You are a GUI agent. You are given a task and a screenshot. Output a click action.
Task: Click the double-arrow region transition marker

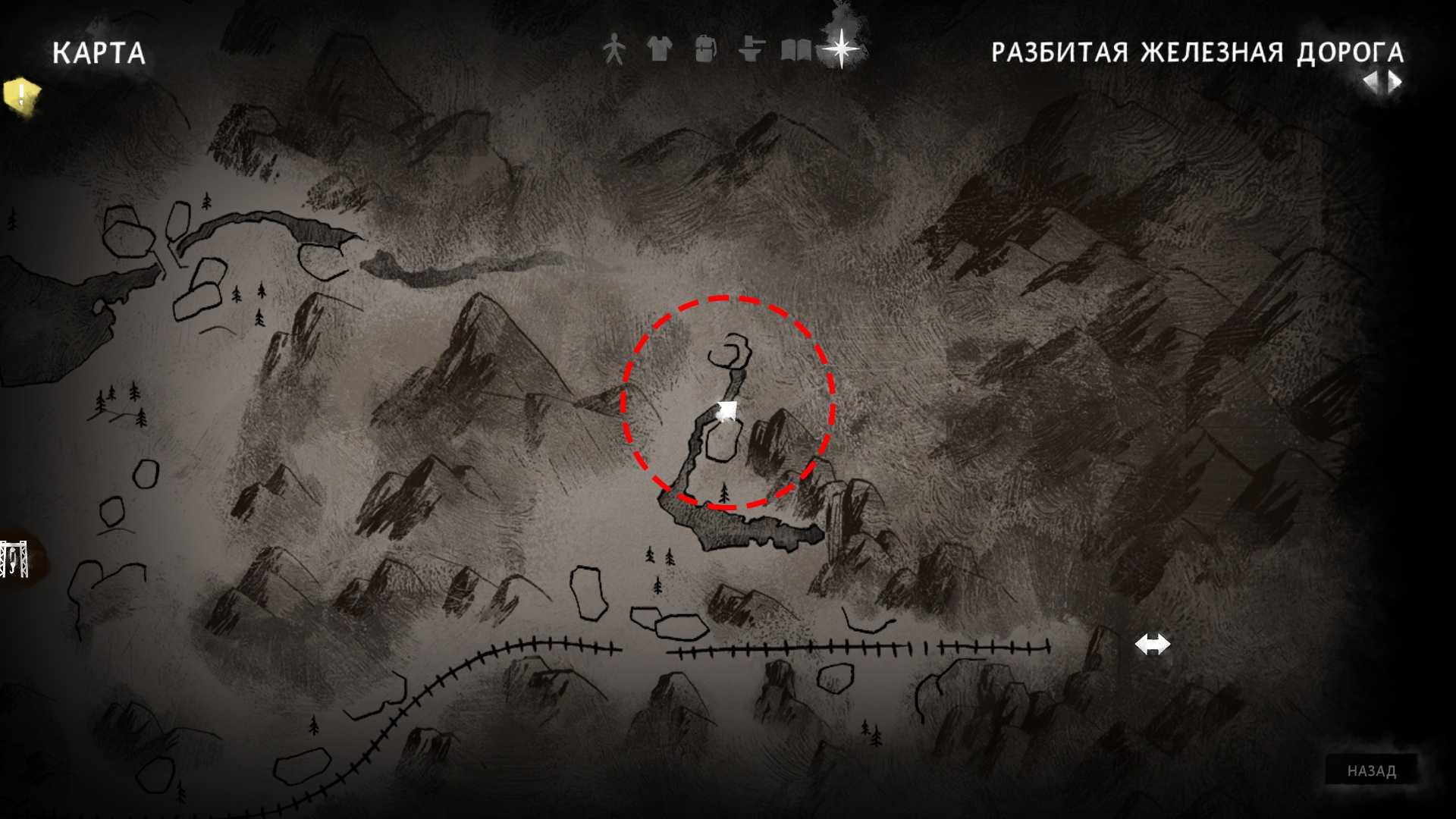pos(1152,645)
